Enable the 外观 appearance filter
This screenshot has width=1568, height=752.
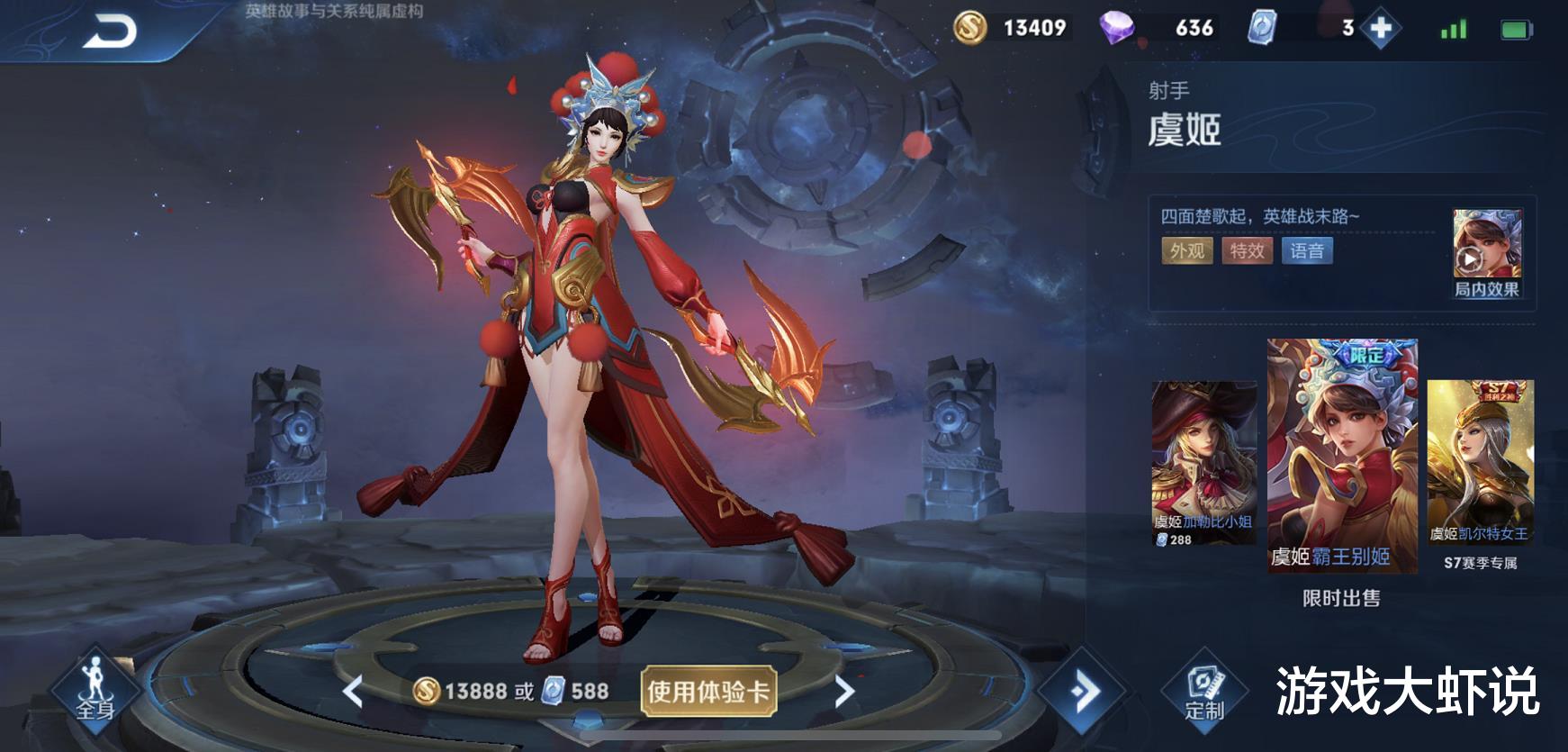tap(1185, 252)
